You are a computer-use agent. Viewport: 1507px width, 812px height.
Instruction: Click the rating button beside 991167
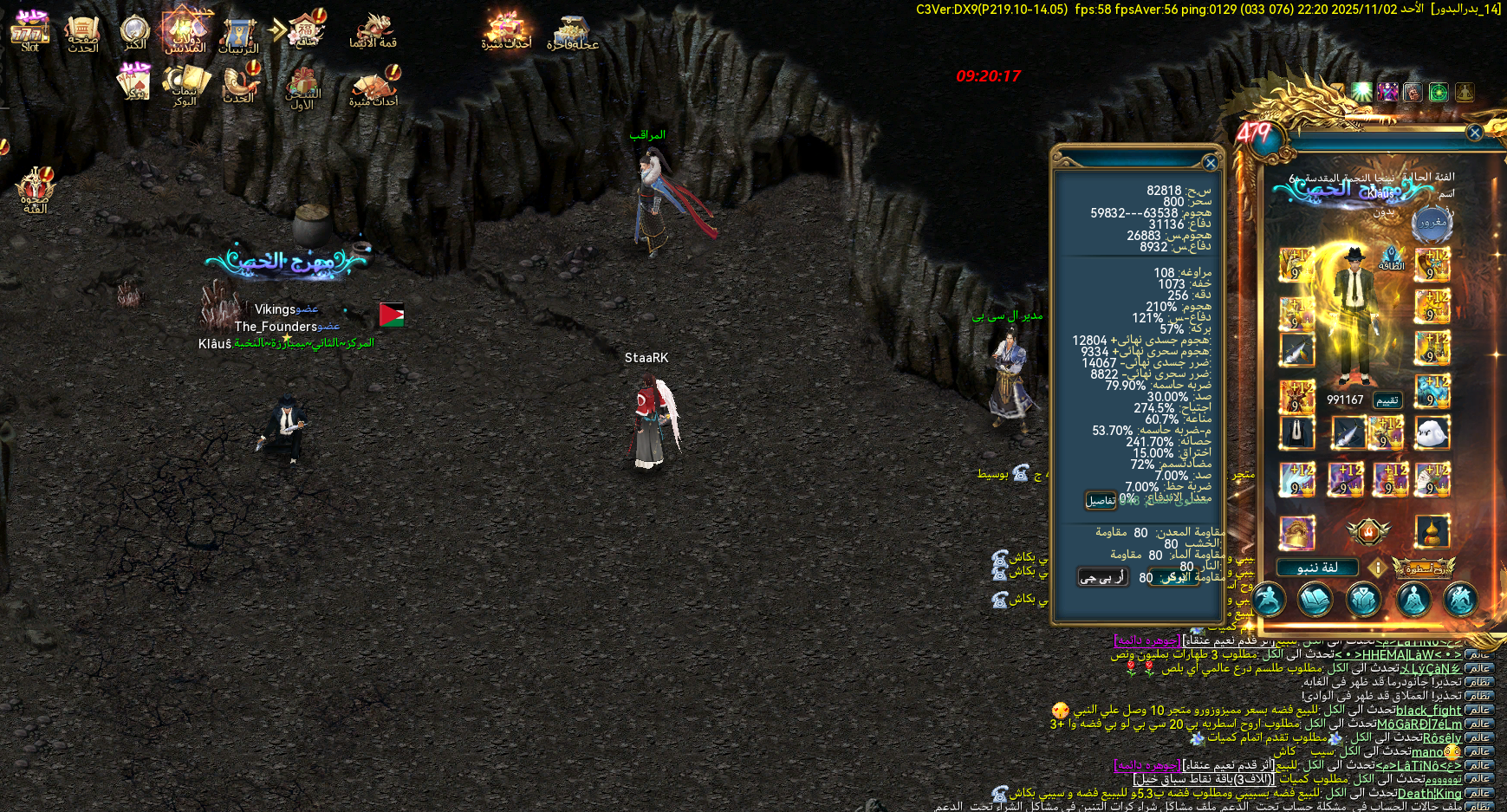[x=1387, y=400]
